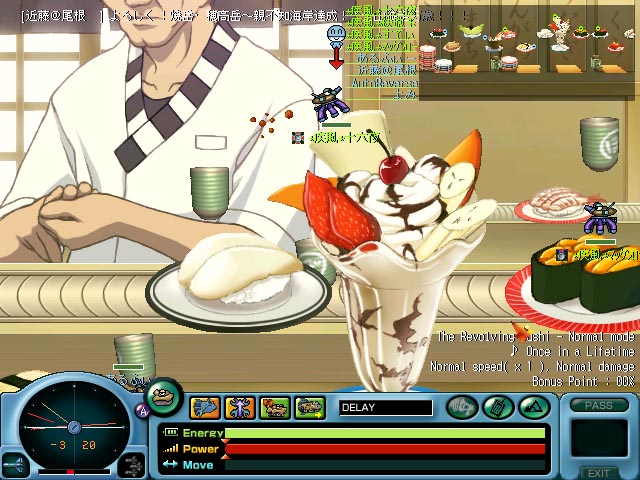Open the green phone round button

click(x=497, y=407)
